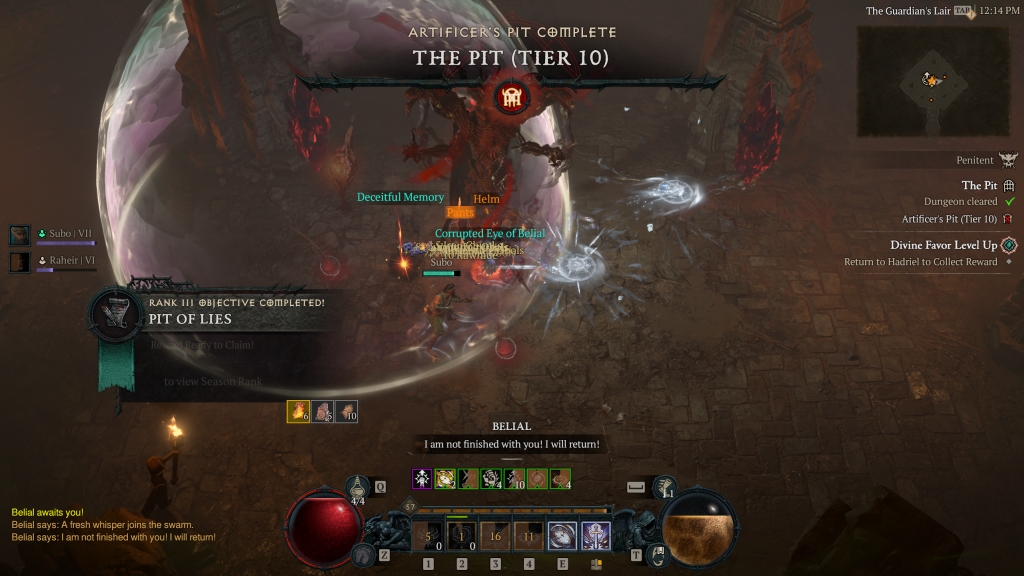
Task: Open the Divine Favor Level Up objective
Action: coord(943,245)
